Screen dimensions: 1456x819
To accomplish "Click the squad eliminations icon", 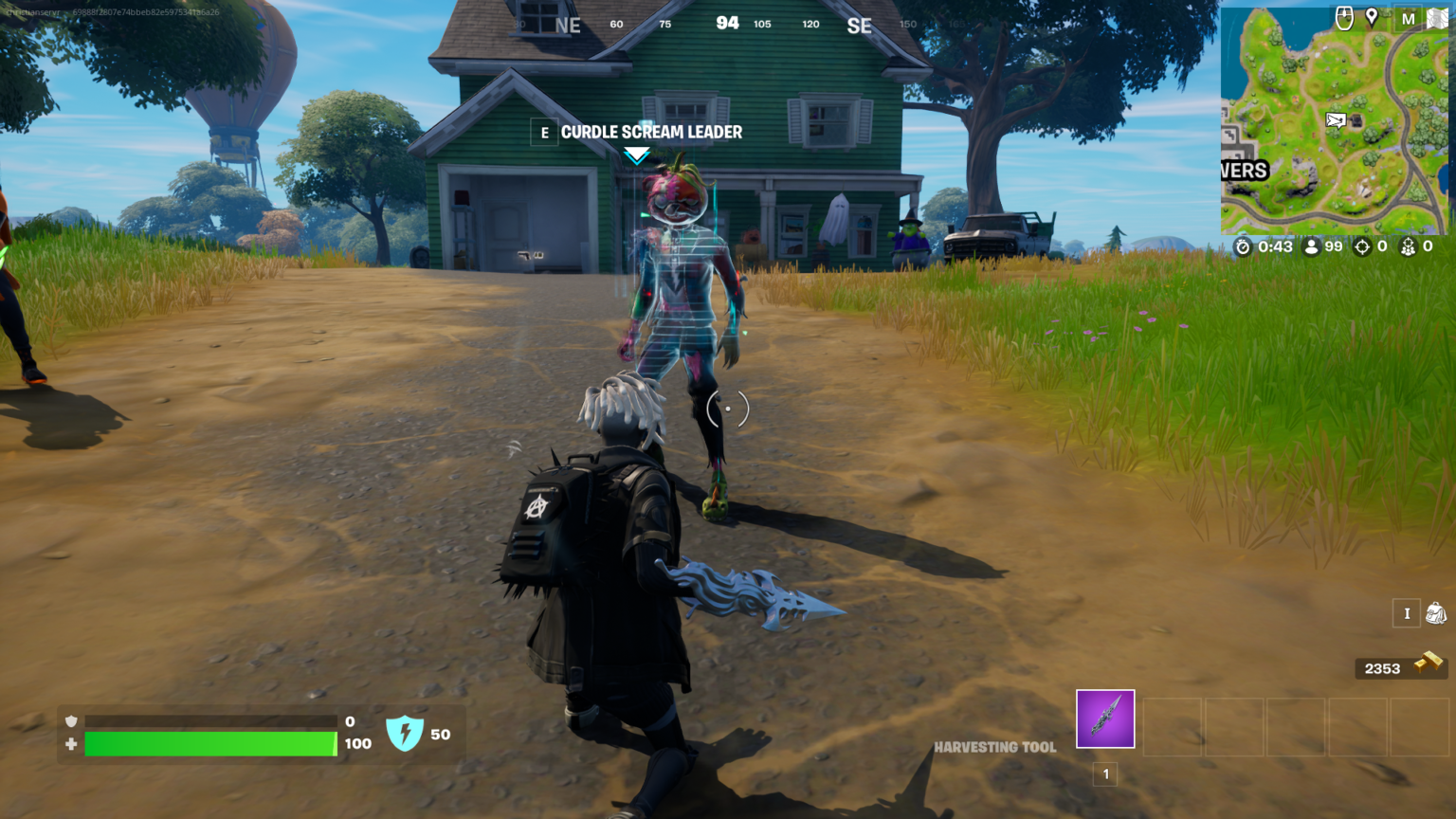I will [1410, 246].
